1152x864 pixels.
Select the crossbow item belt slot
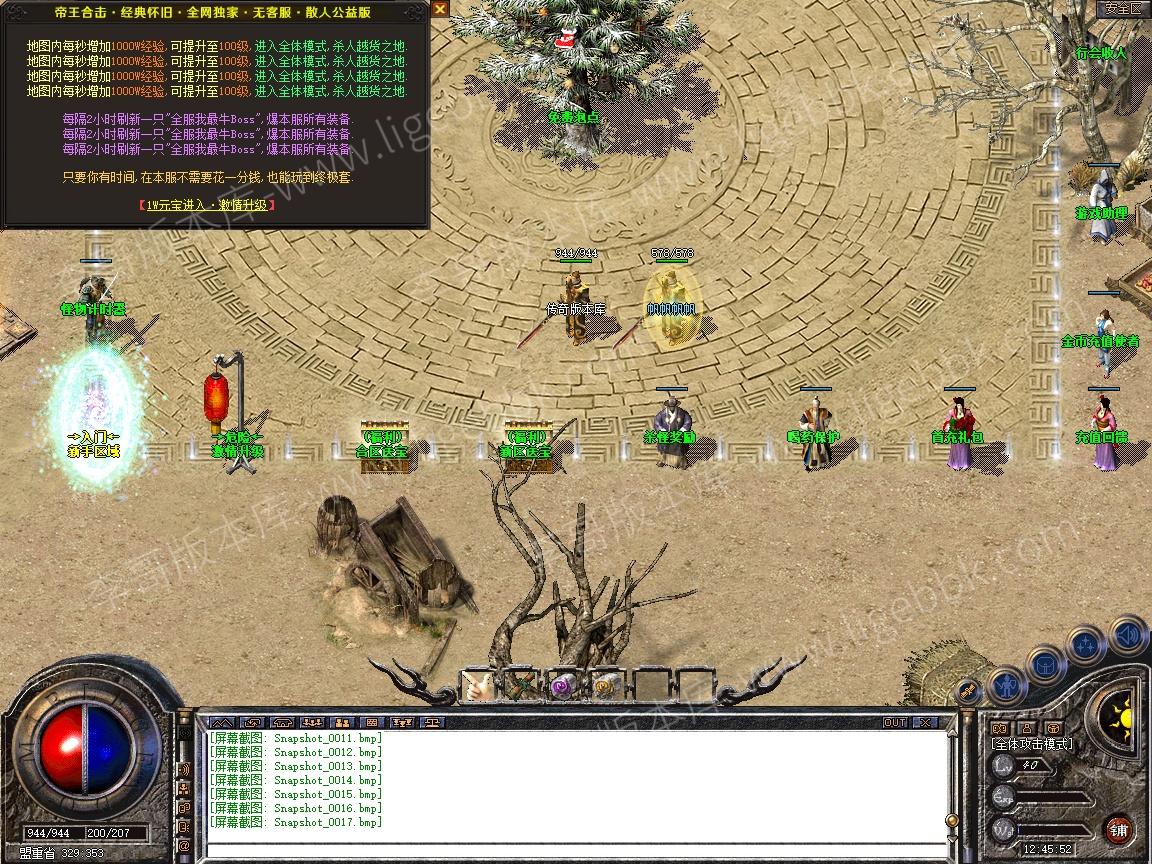click(x=520, y=685)
